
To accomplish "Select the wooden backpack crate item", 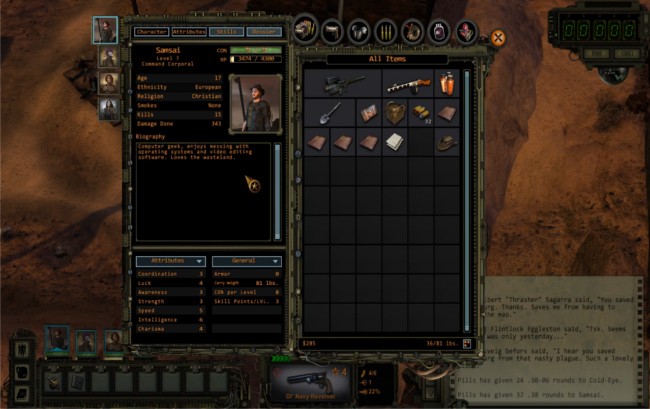I will 395,113.
